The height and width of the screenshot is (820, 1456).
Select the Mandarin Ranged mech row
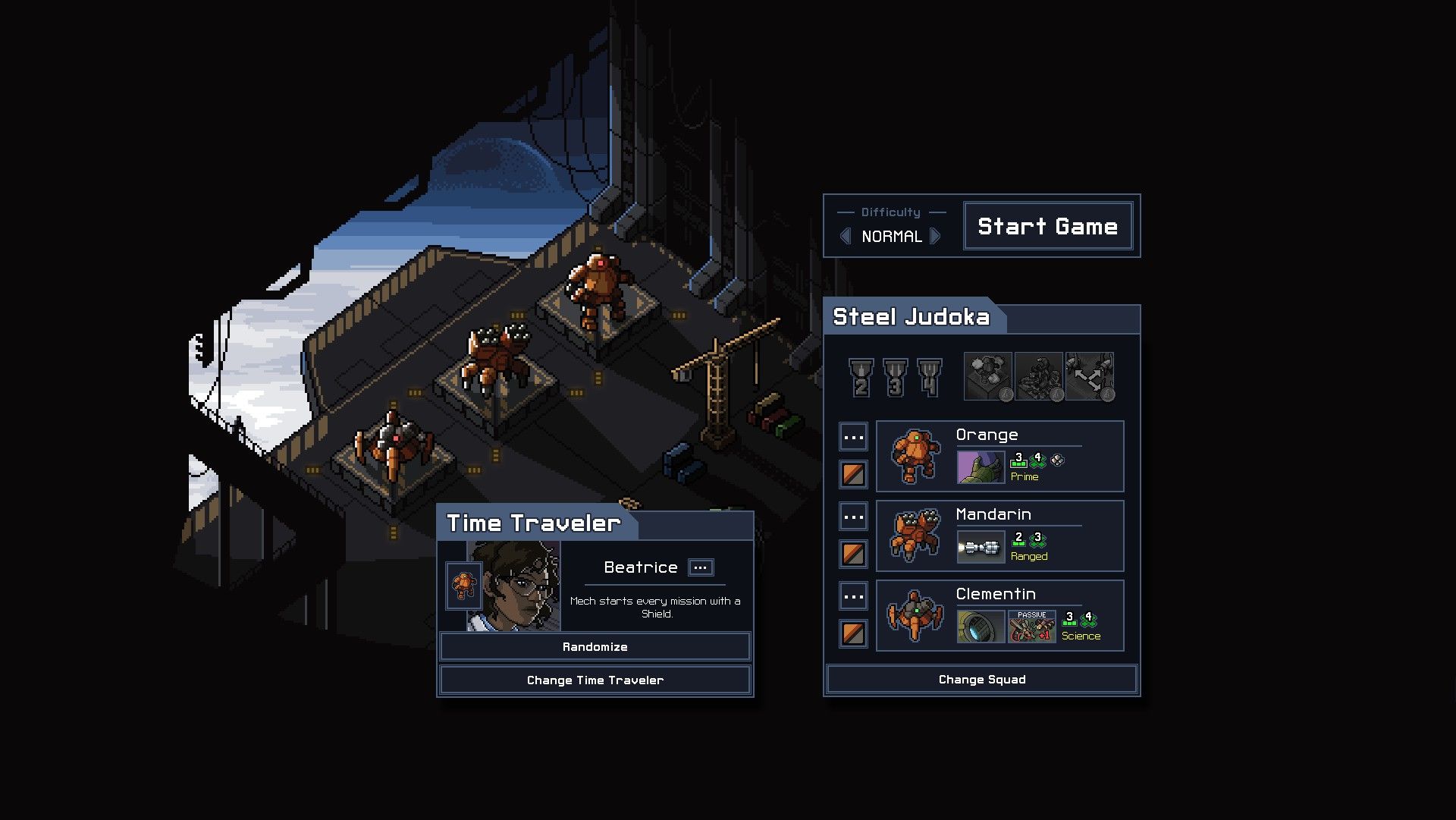[x=999, y=536]
